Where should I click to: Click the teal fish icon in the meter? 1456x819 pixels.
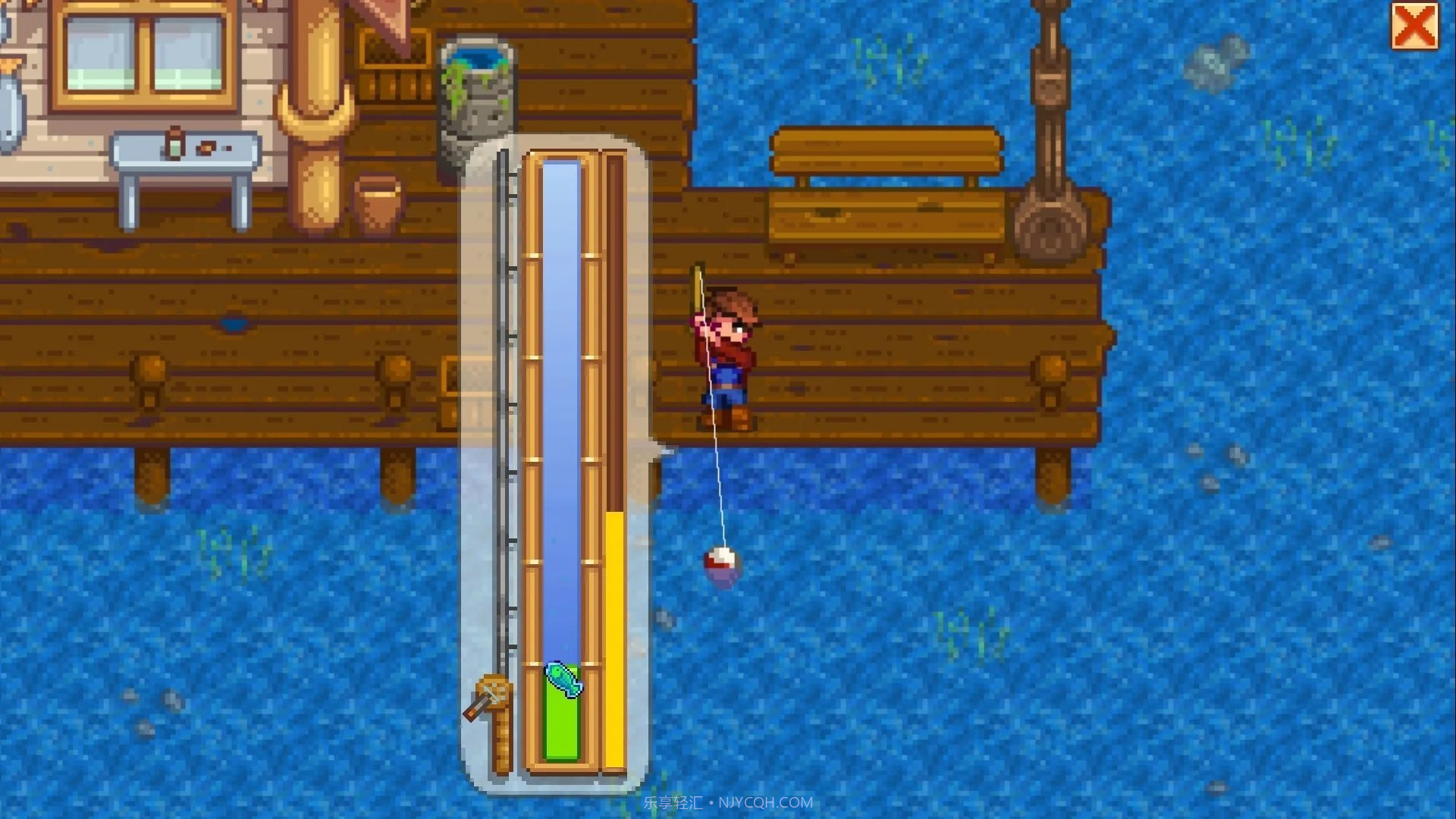click(x=564, y=679)
